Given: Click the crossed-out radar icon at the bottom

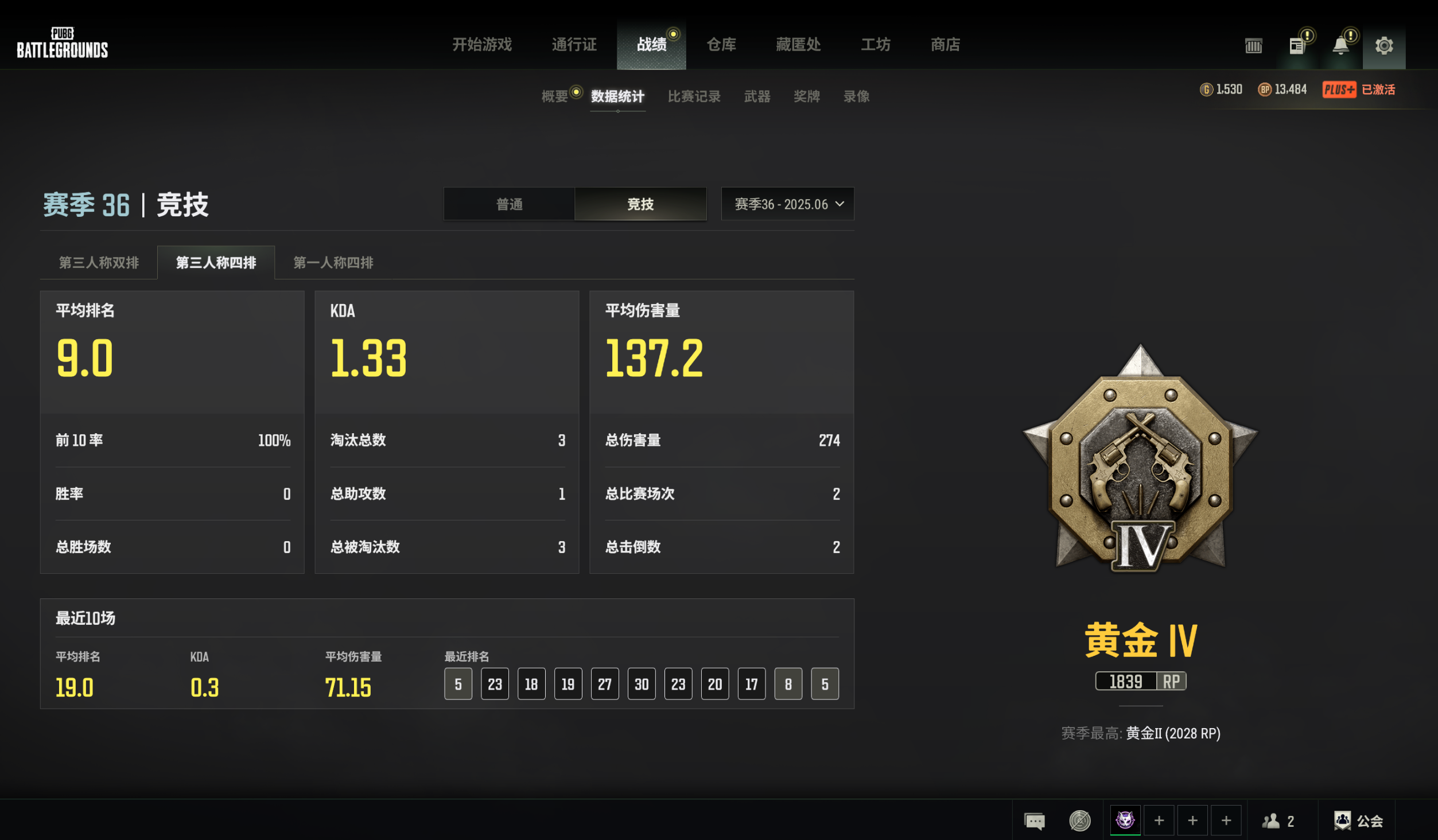Looking at the screenshot, I should click(x=1079, y=820).
